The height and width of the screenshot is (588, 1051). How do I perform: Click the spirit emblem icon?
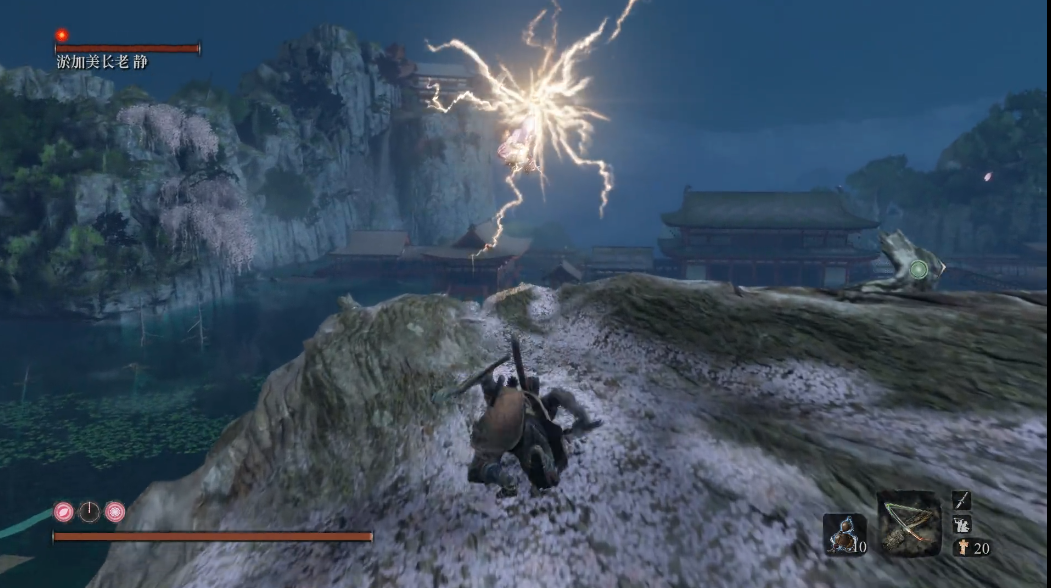tap(962, 546)
